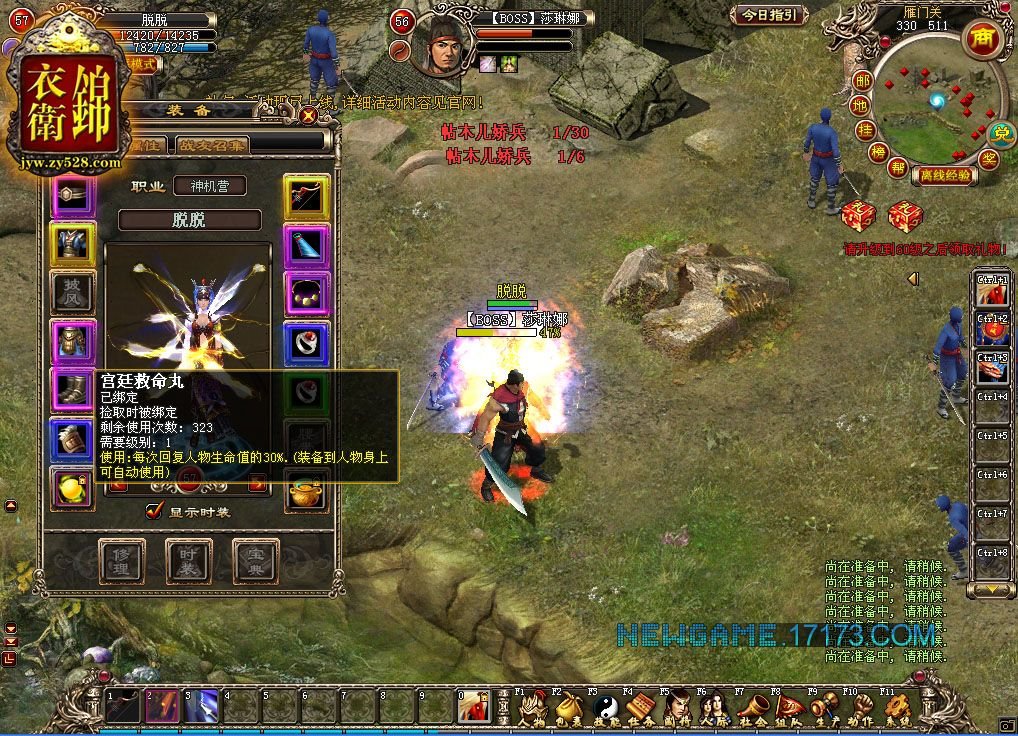Image resolution: width=1018 pixels, height=736 pixels.
Task: Select the bow weapon equipment slot
Action: click(x=306, y=196)
